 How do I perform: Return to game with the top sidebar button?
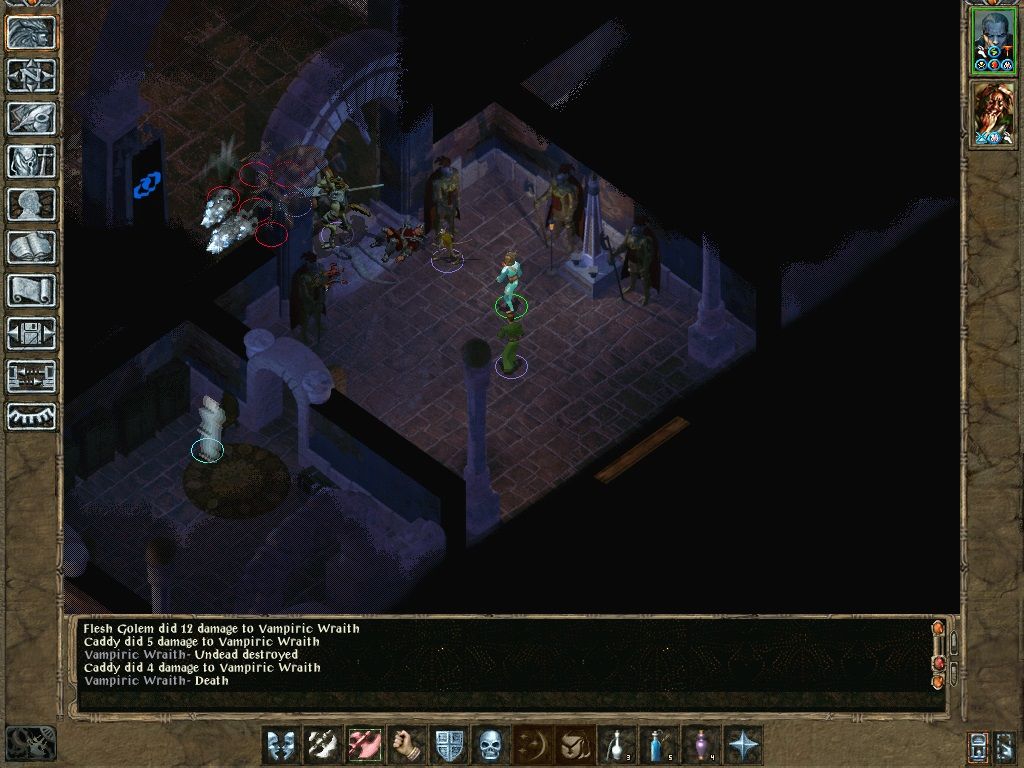pyautogui.click(x=31, y=32)
